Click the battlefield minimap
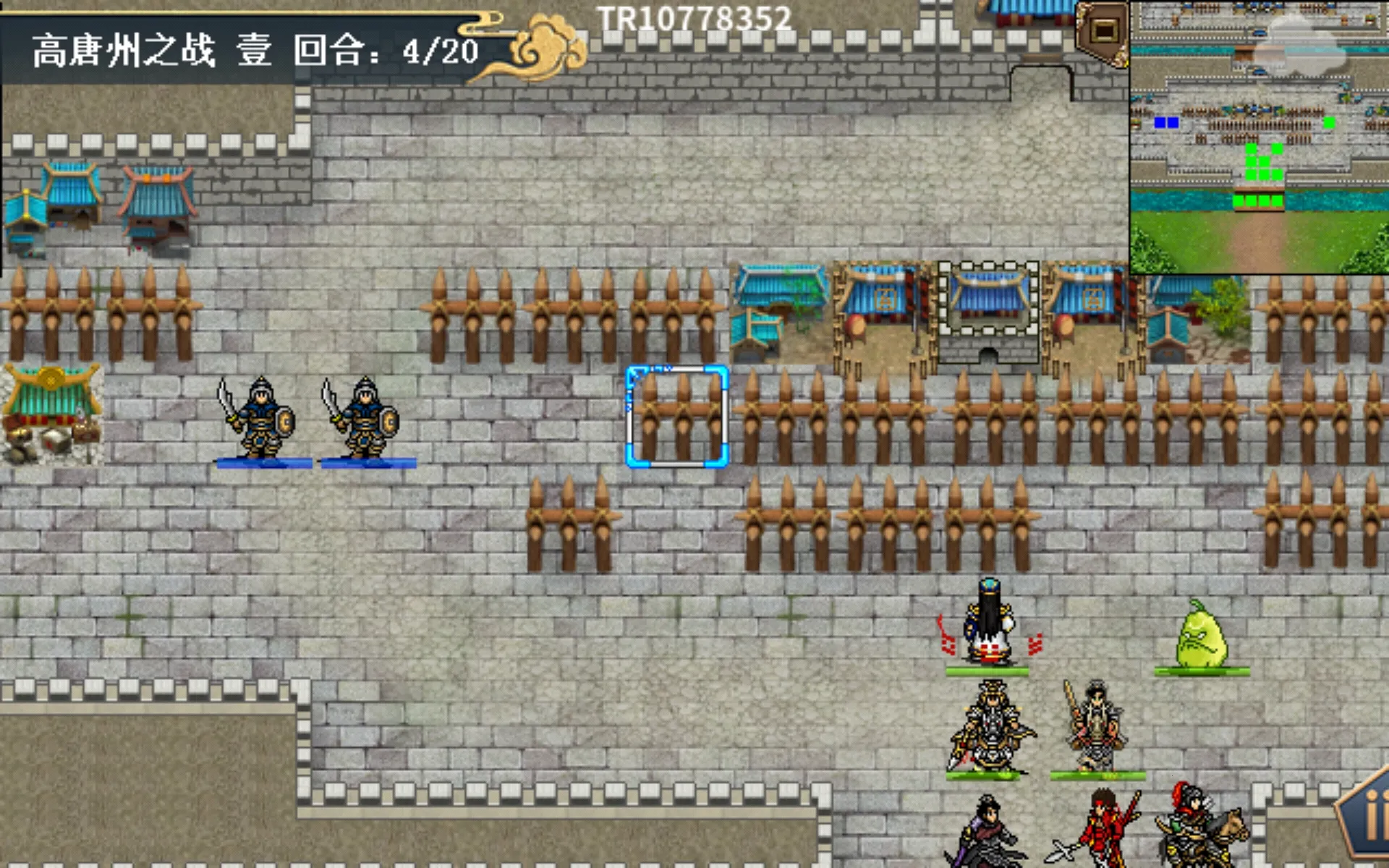 point(1259,137)
